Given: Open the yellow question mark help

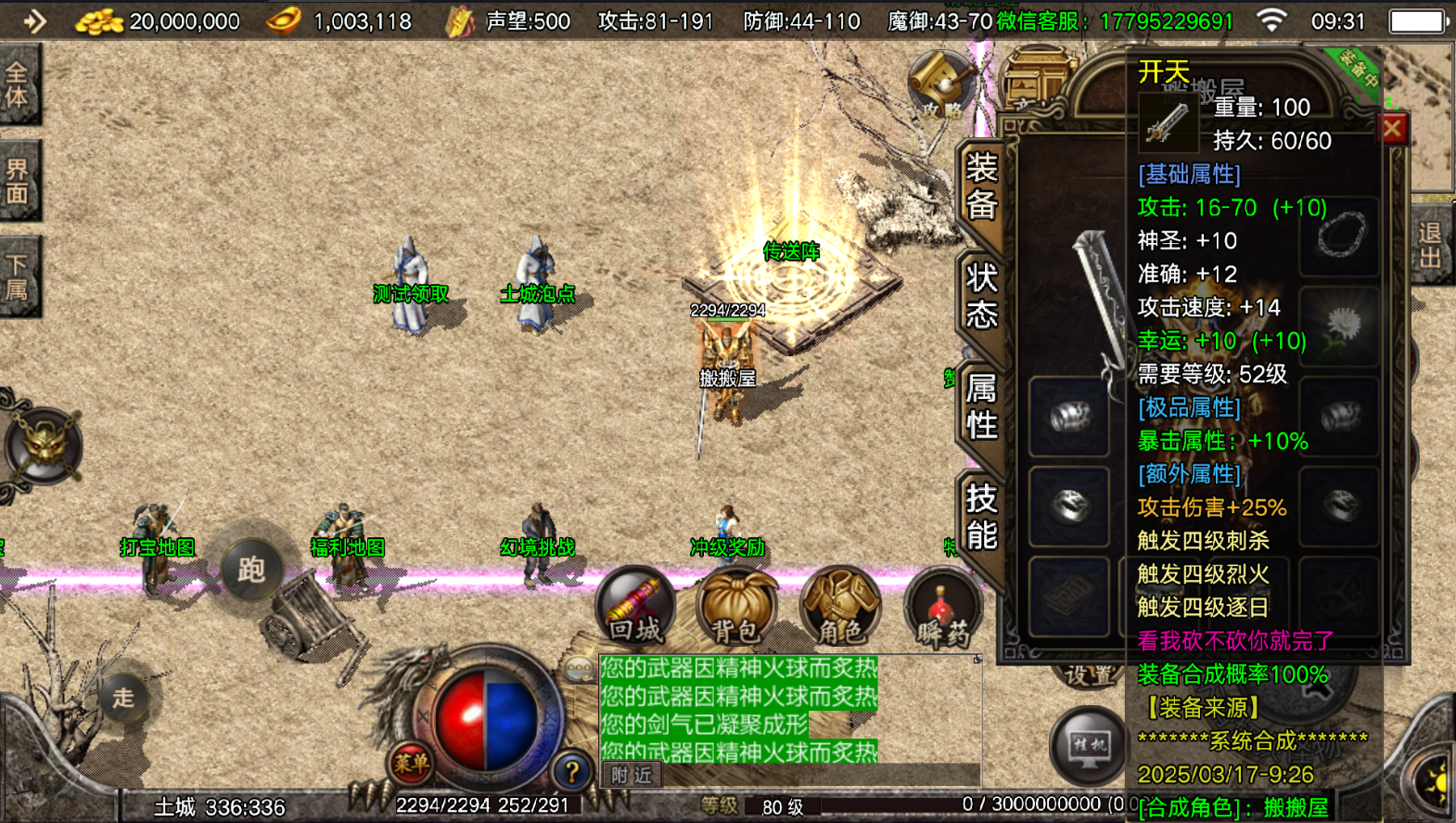Looking at the screenshot, I should click(571, 770).
